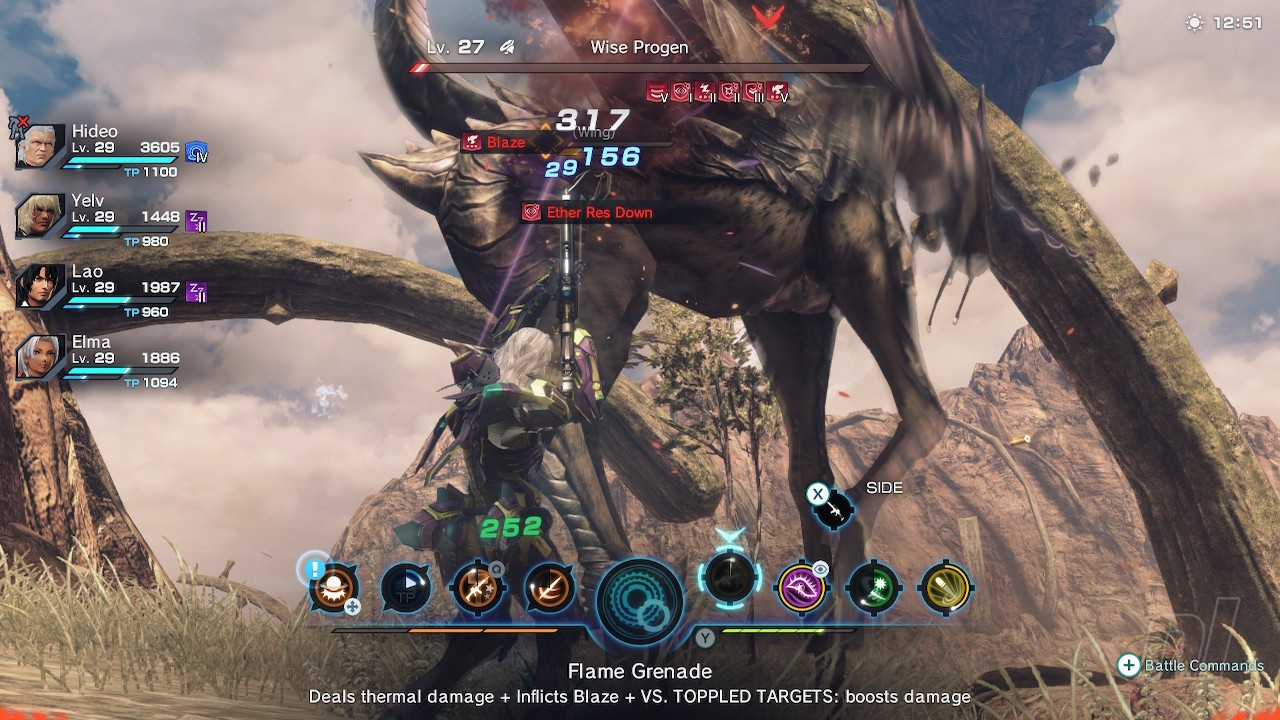Select the Flame Grenade art icon

coord(333,587)
